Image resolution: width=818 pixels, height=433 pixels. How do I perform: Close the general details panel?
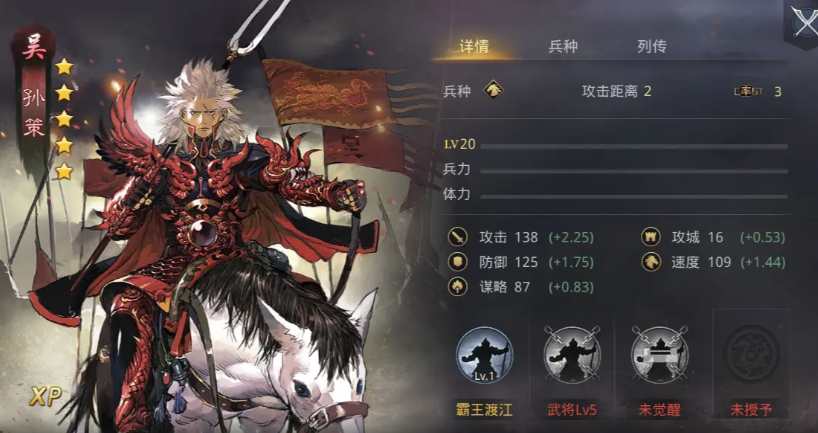click(x=802, y=21)
